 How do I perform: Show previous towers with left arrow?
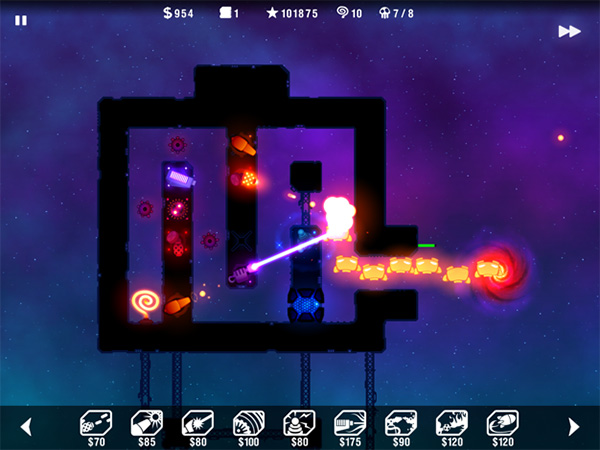point(27,427)
